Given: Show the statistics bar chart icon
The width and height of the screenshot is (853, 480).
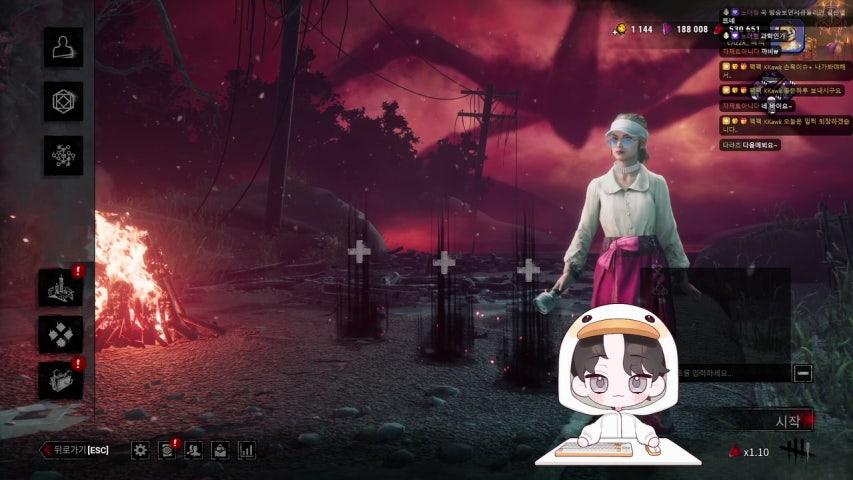Looking at the screenshot, I should pyautogui.click(x=246, y=450).
